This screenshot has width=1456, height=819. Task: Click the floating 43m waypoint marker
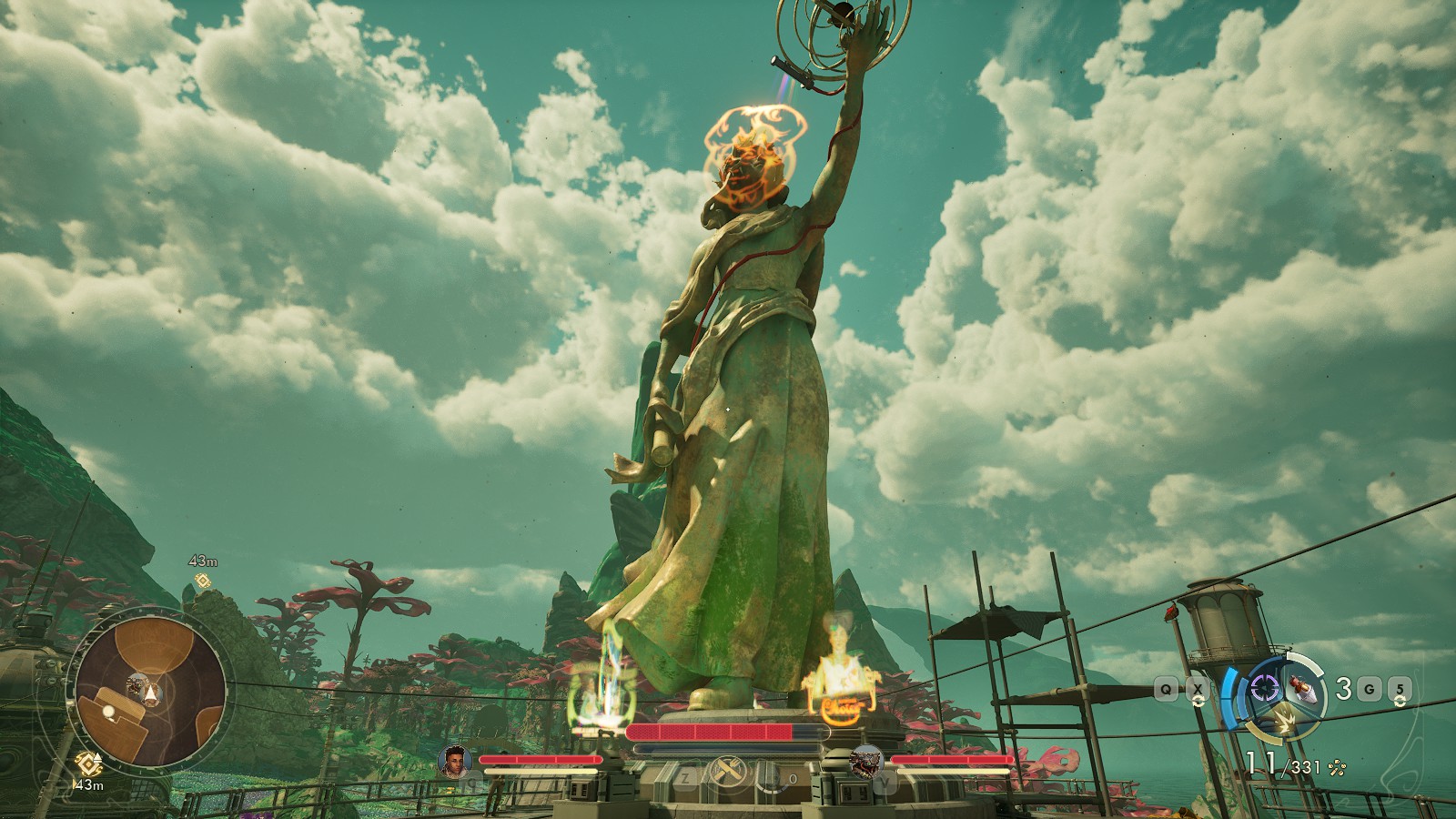click(x=202, y=581)
